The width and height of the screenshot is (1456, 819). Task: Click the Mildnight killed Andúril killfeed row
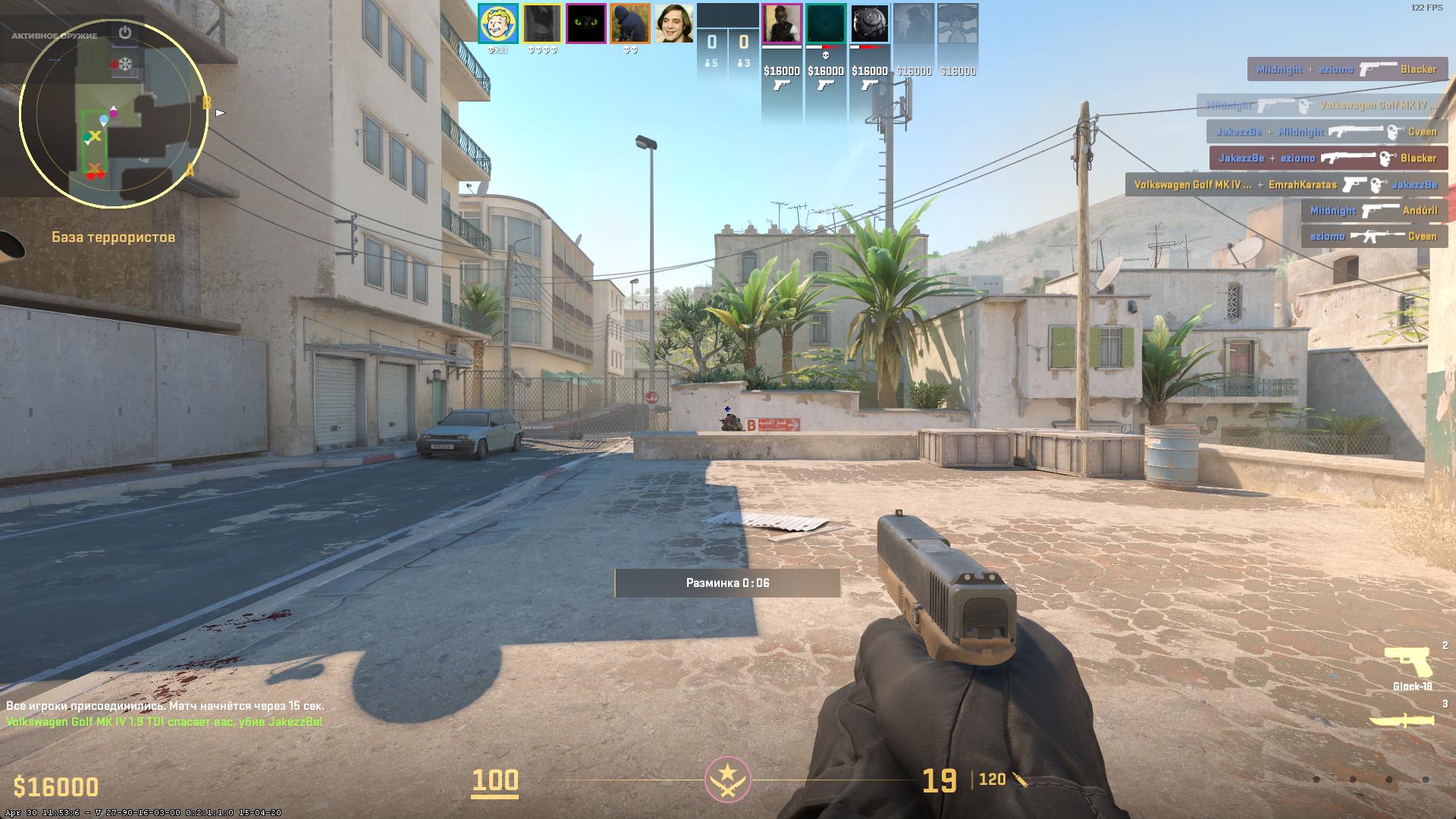click(1374, 210)
